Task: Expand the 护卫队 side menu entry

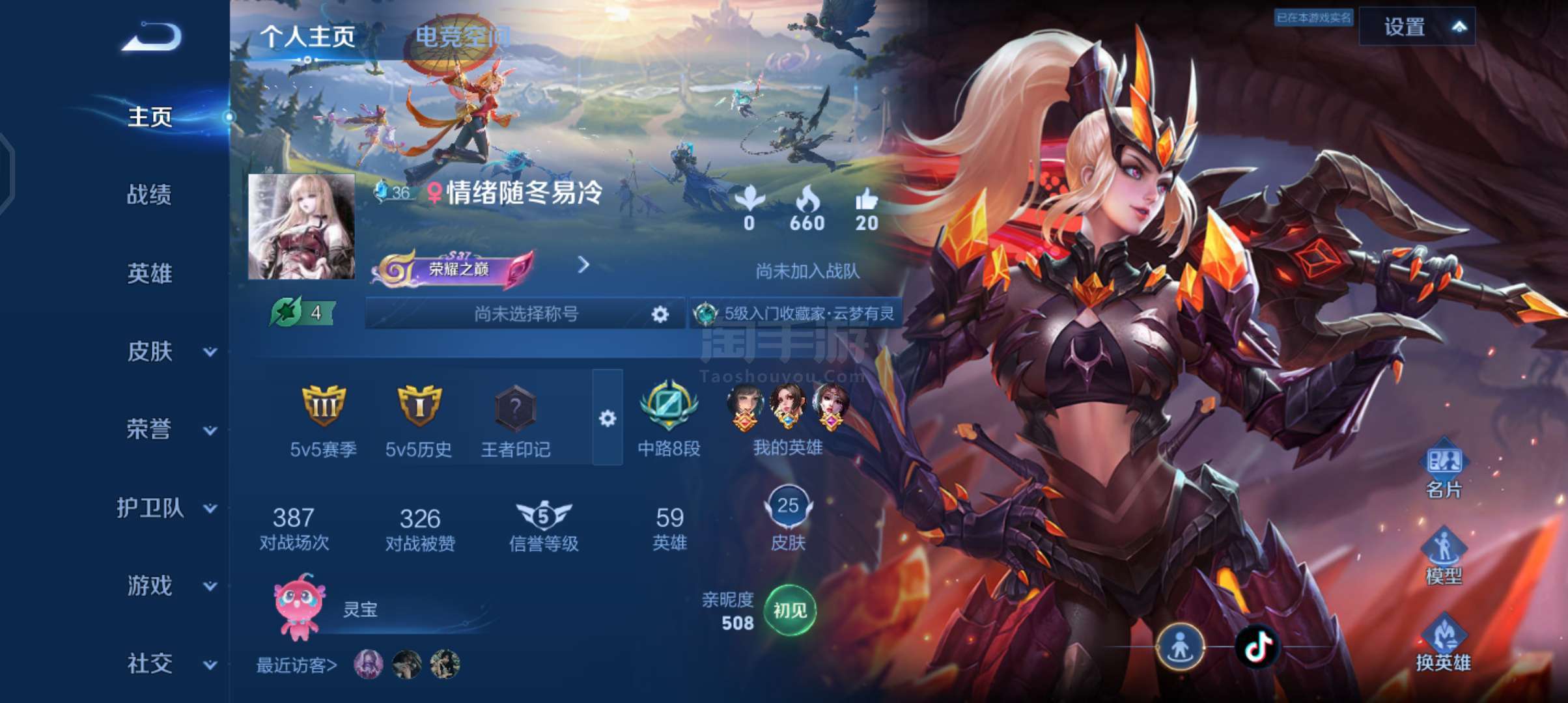Action: pos(166,508)
